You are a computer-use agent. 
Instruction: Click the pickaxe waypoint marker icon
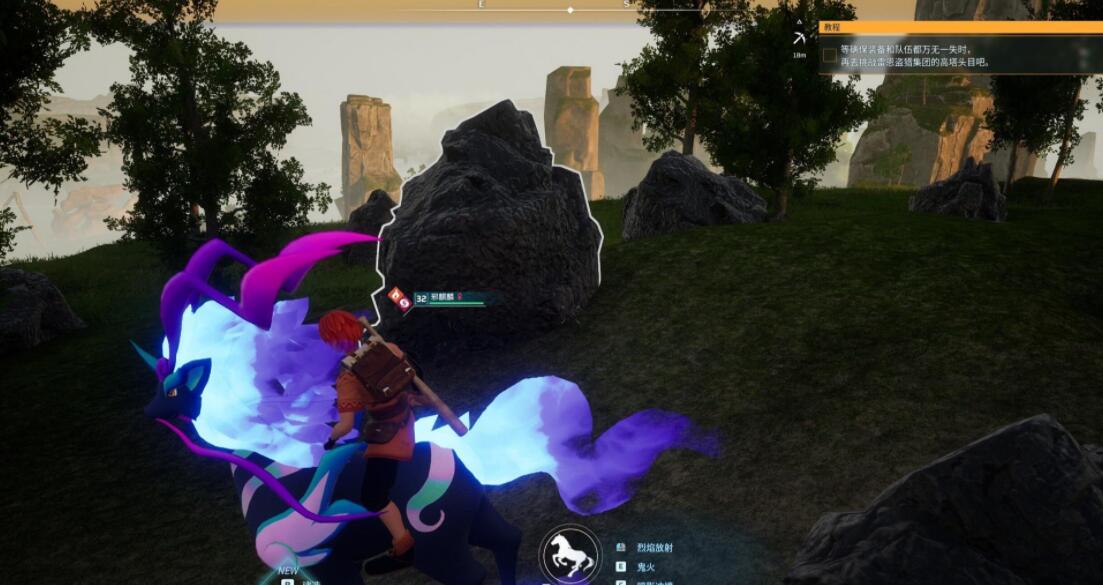click(x=799, y=38)
